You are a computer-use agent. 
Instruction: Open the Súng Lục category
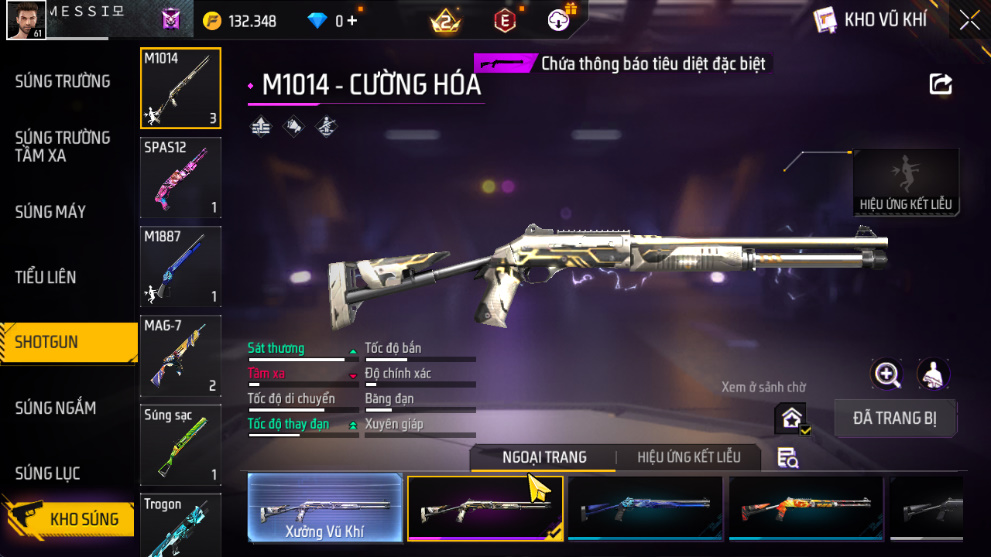(x=47, y=473)
